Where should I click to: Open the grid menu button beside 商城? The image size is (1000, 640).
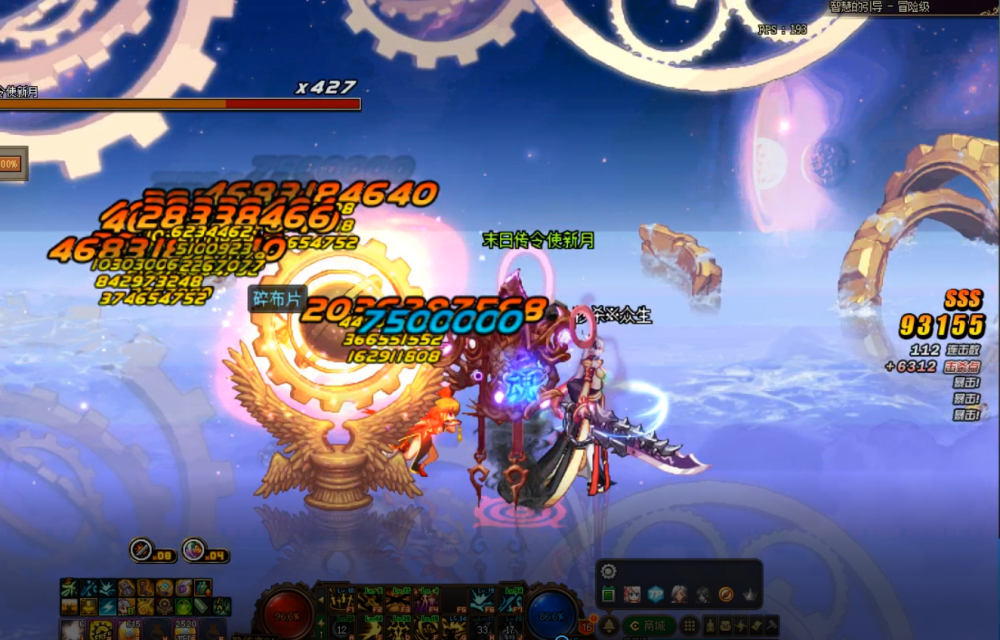click(688, 626)
